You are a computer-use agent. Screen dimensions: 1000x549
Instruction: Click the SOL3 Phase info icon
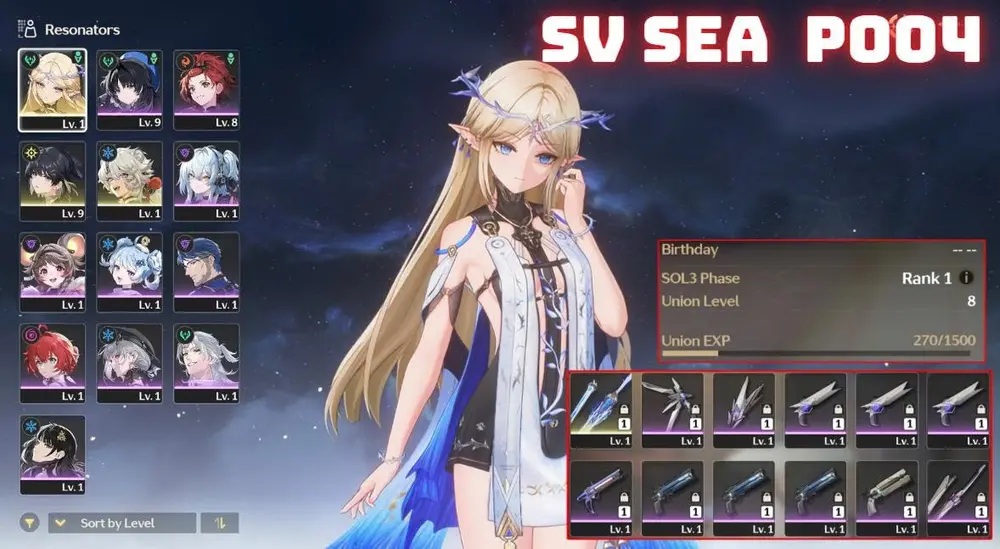(x=966, y=278)
